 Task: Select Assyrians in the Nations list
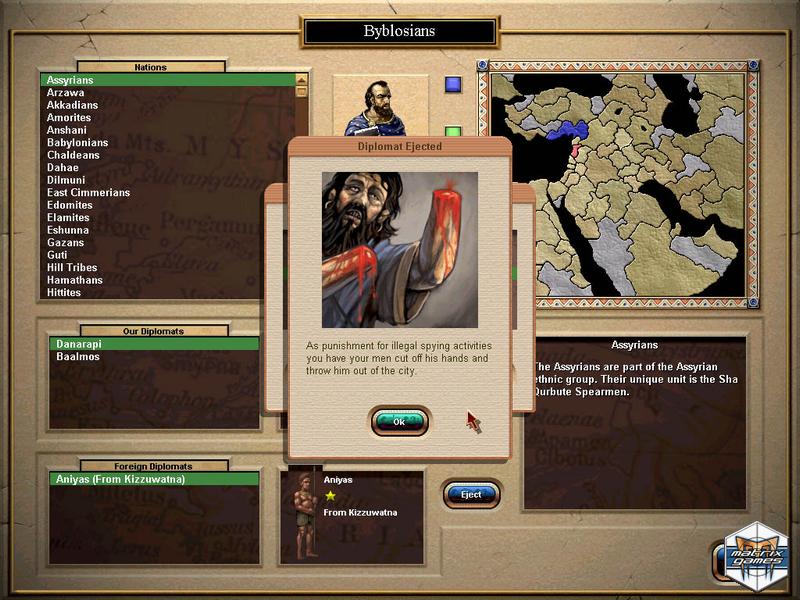click(x=70, y=80)
